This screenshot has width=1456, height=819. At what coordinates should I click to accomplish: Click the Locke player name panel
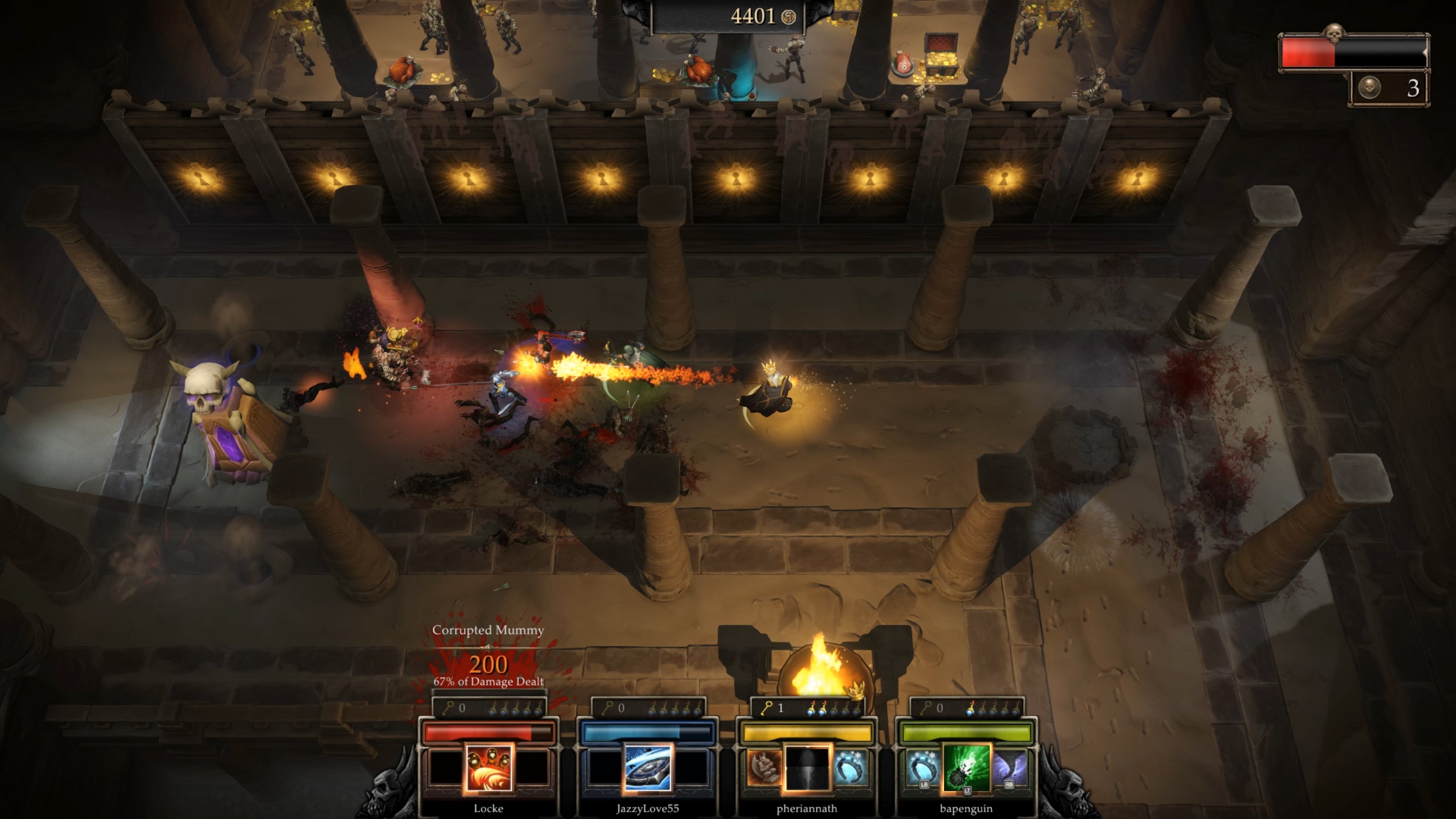point(488,808)
